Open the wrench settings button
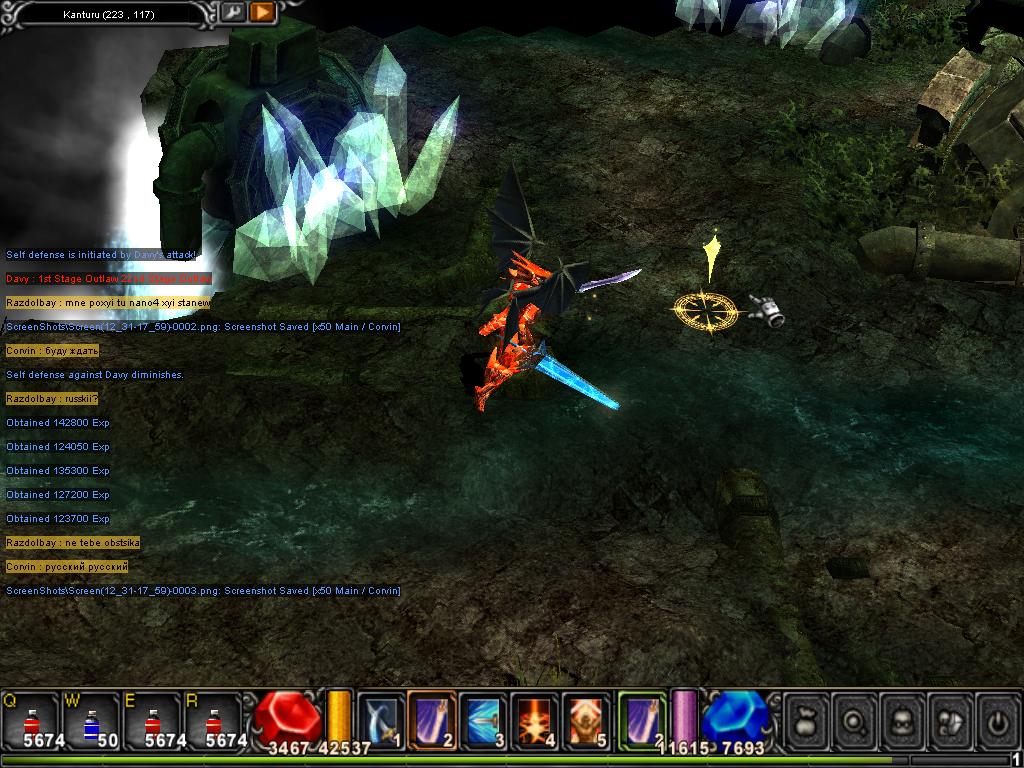The image size is (1024, 768). coord(232,12)
